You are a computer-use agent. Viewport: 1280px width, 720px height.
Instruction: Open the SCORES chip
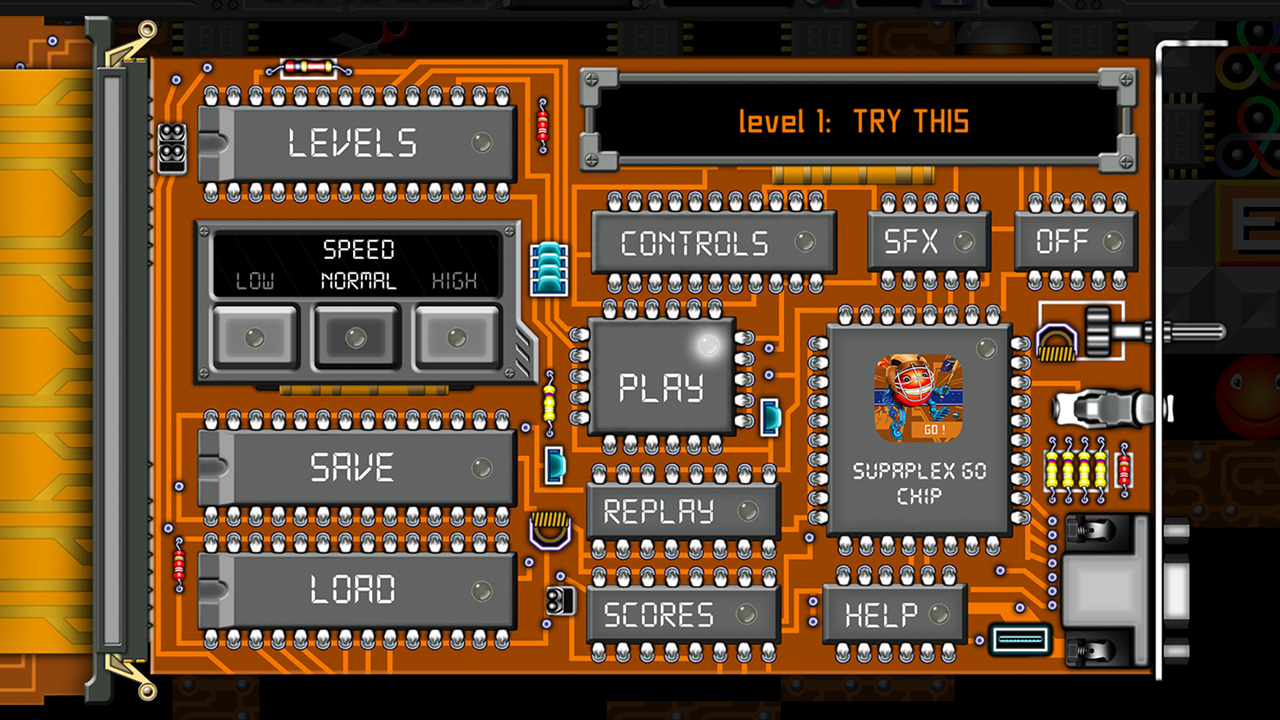[x=683, y=615]
